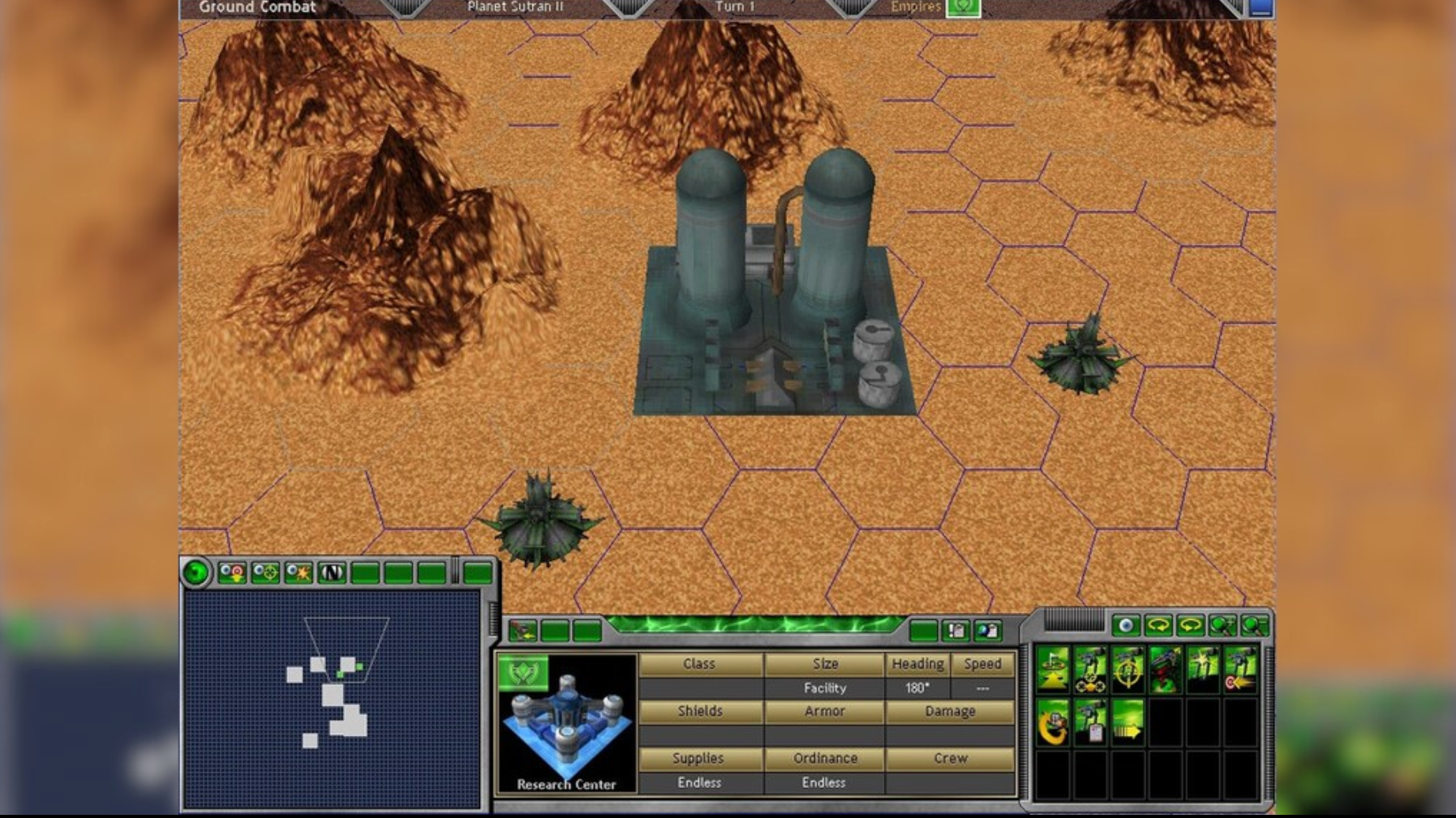The height and width of the screenshot is (818, 1456).
Task: Click the Ground Combat title bar label
Action: click(x=257, y=7)
